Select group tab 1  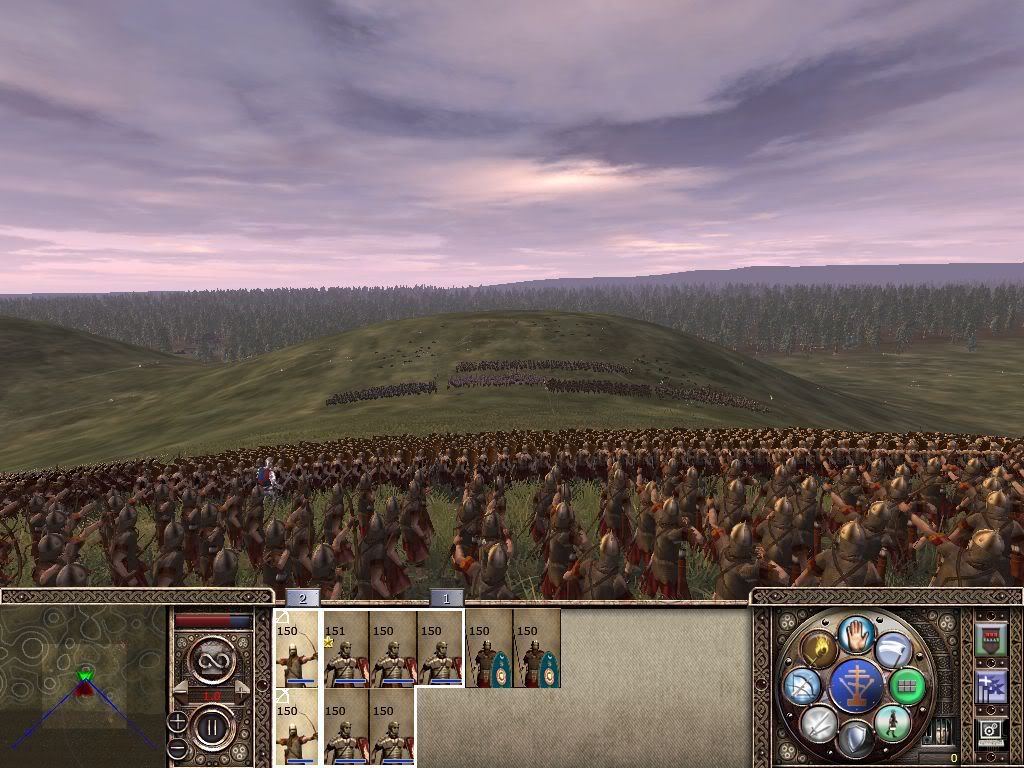(x=447, y=598)
